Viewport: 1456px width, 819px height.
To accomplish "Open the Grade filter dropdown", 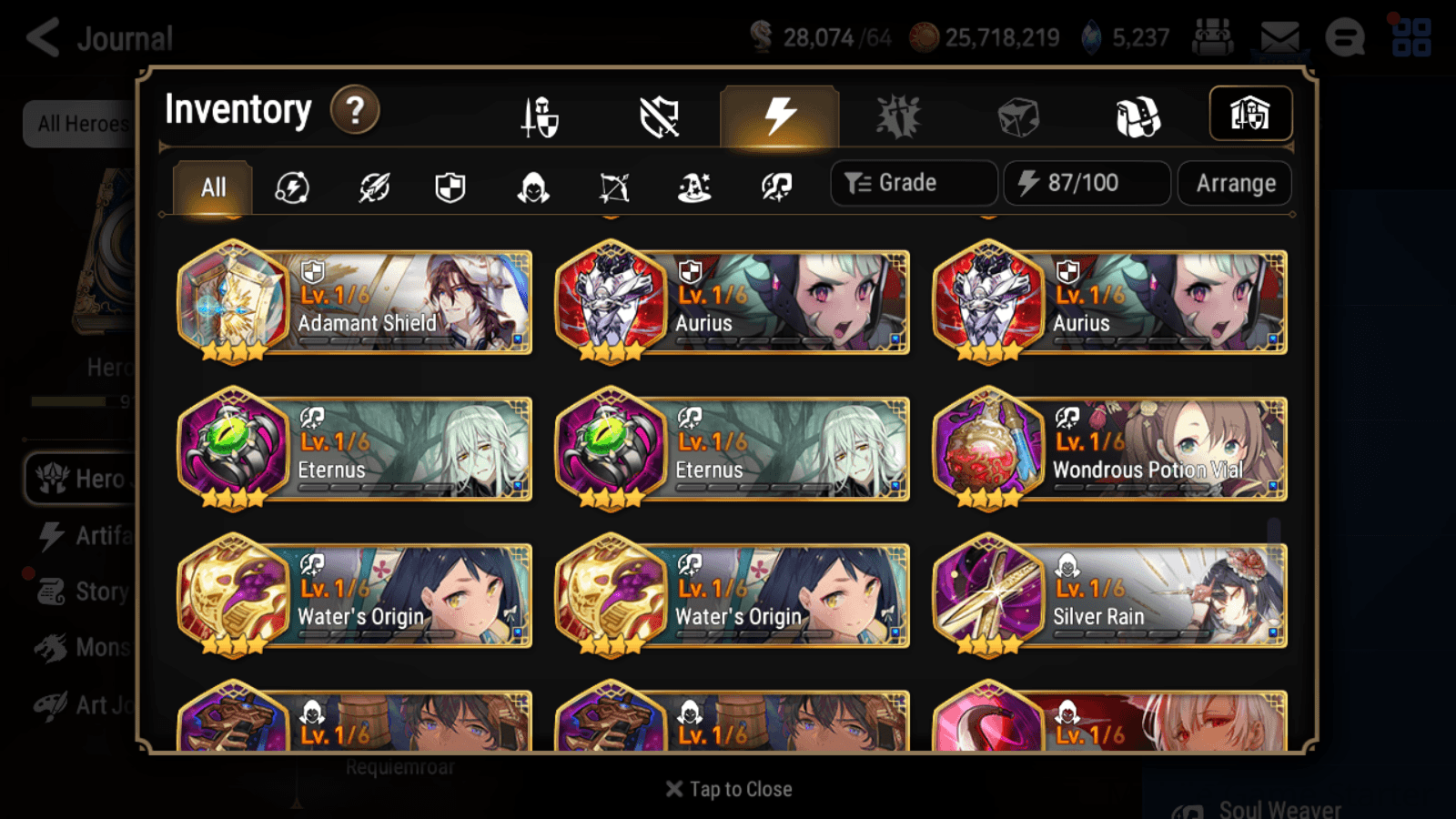I will pos(913,183).
